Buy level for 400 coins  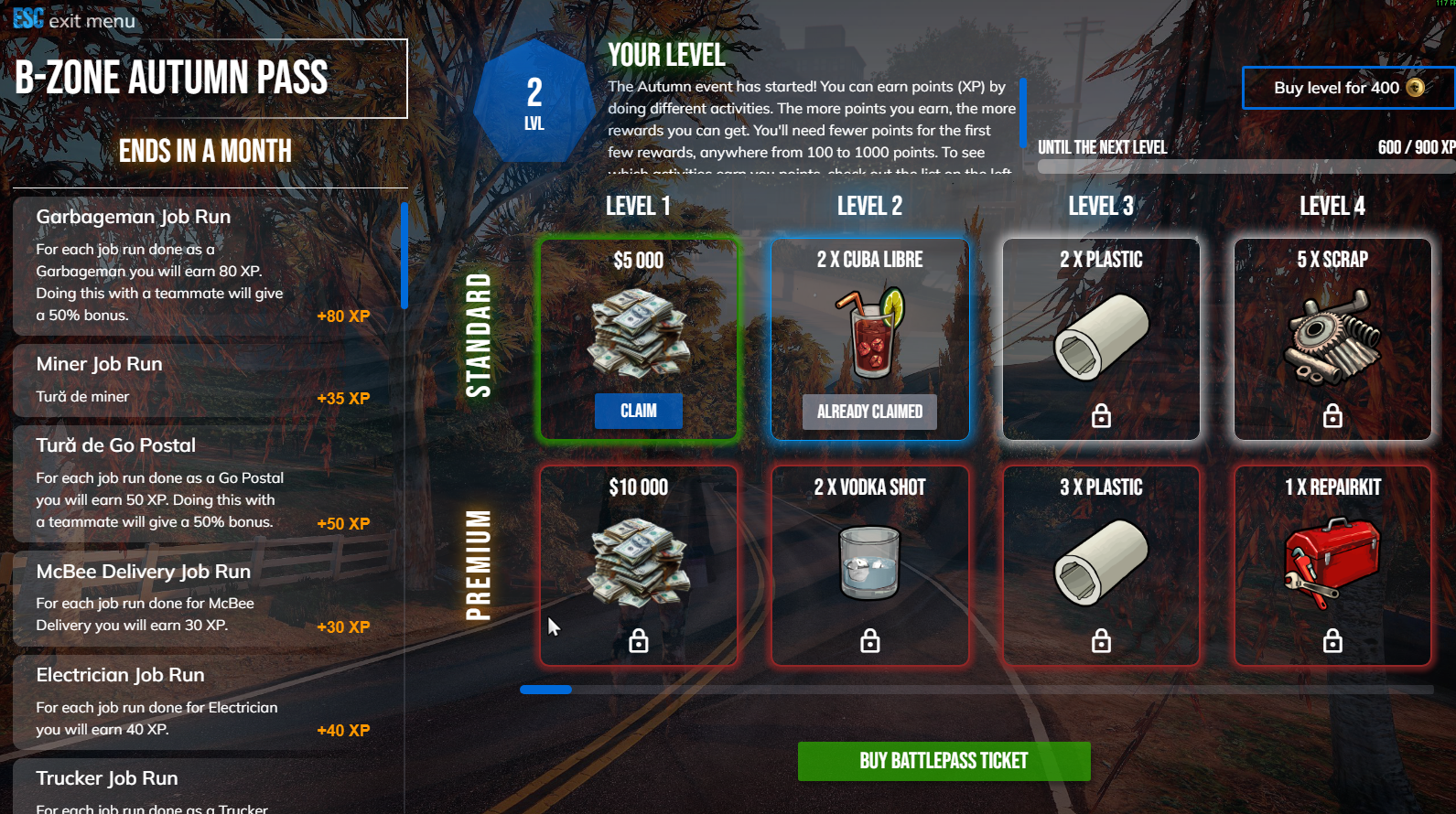pyautogui.click(x=1347, y=88)
